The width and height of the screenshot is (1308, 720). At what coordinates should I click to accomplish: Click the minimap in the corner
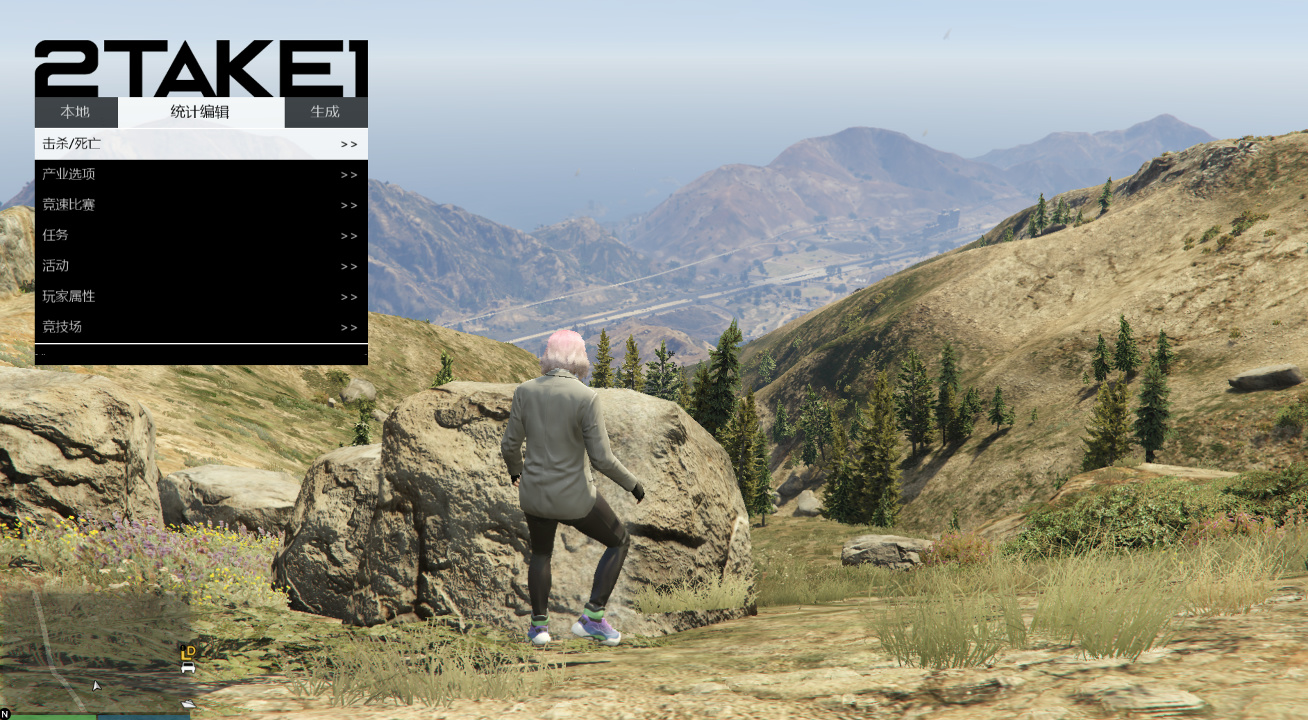click(x=97, y=650)
